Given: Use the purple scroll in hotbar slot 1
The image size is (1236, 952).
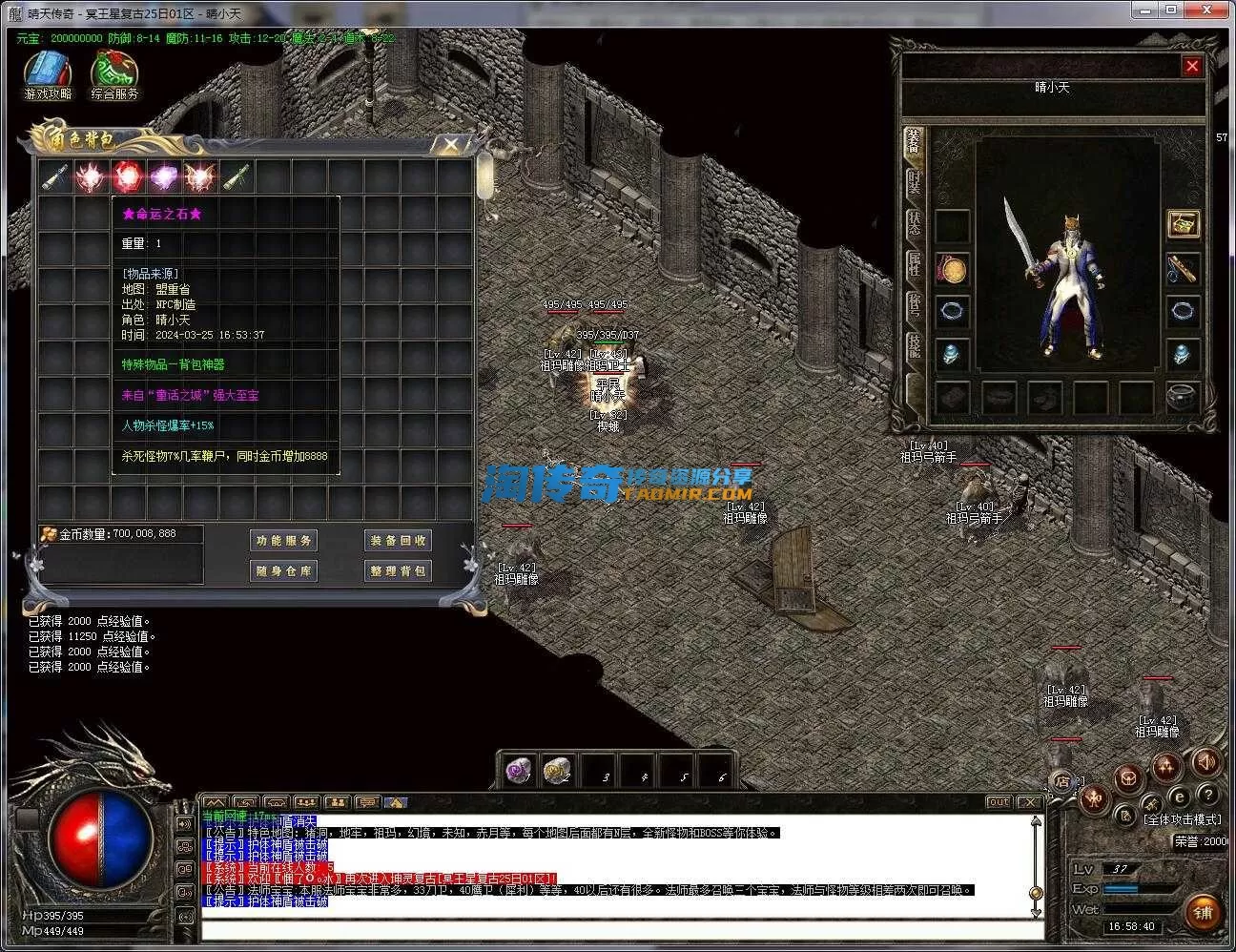Looking at the screenshot, I should (x=519, y=771).
